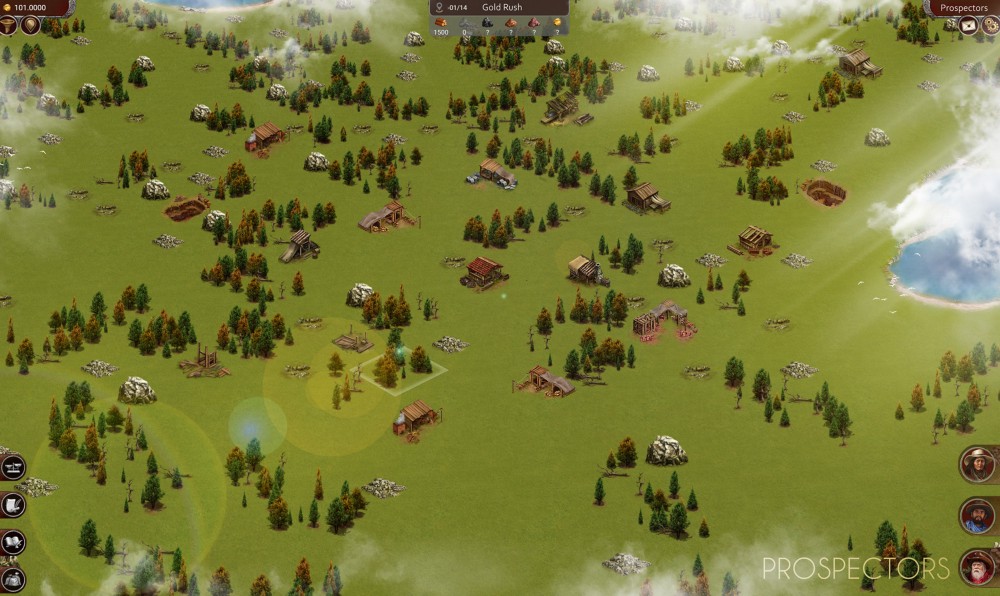
Task: Select the worker portrait with blue shirt
Action: 977,516
